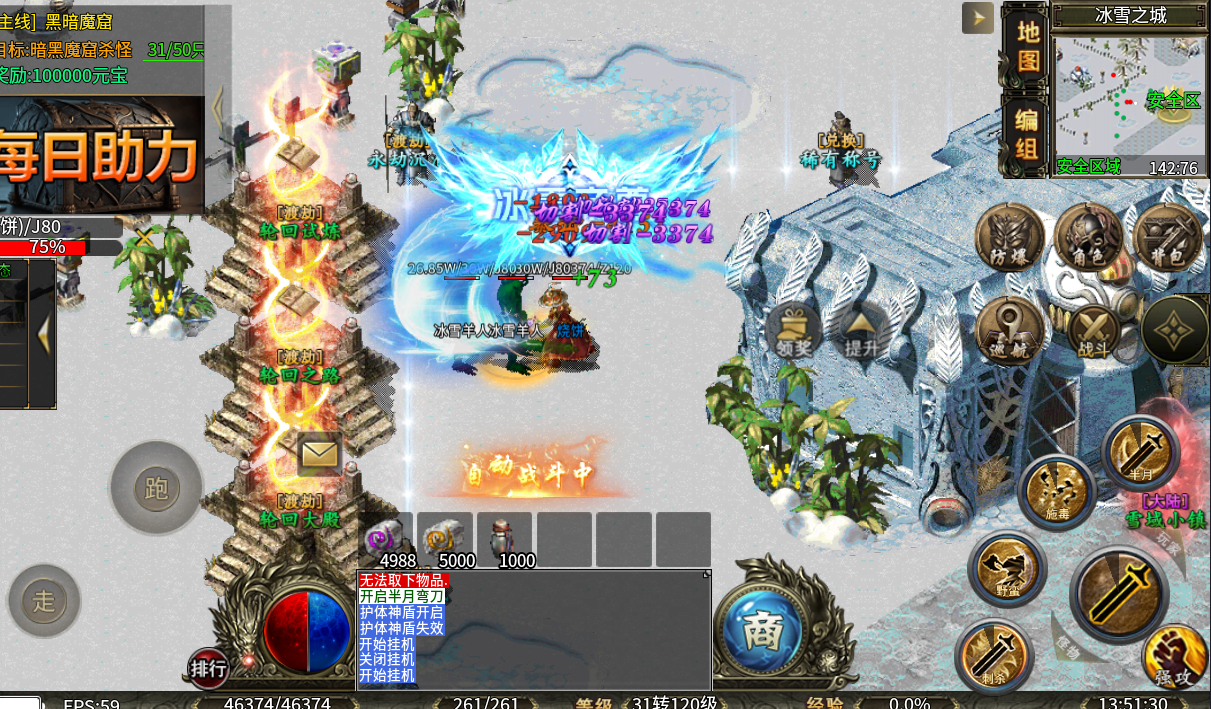Click the 冰雪之城 minimap
The image size is (1211, 709).
point(1130,98)
